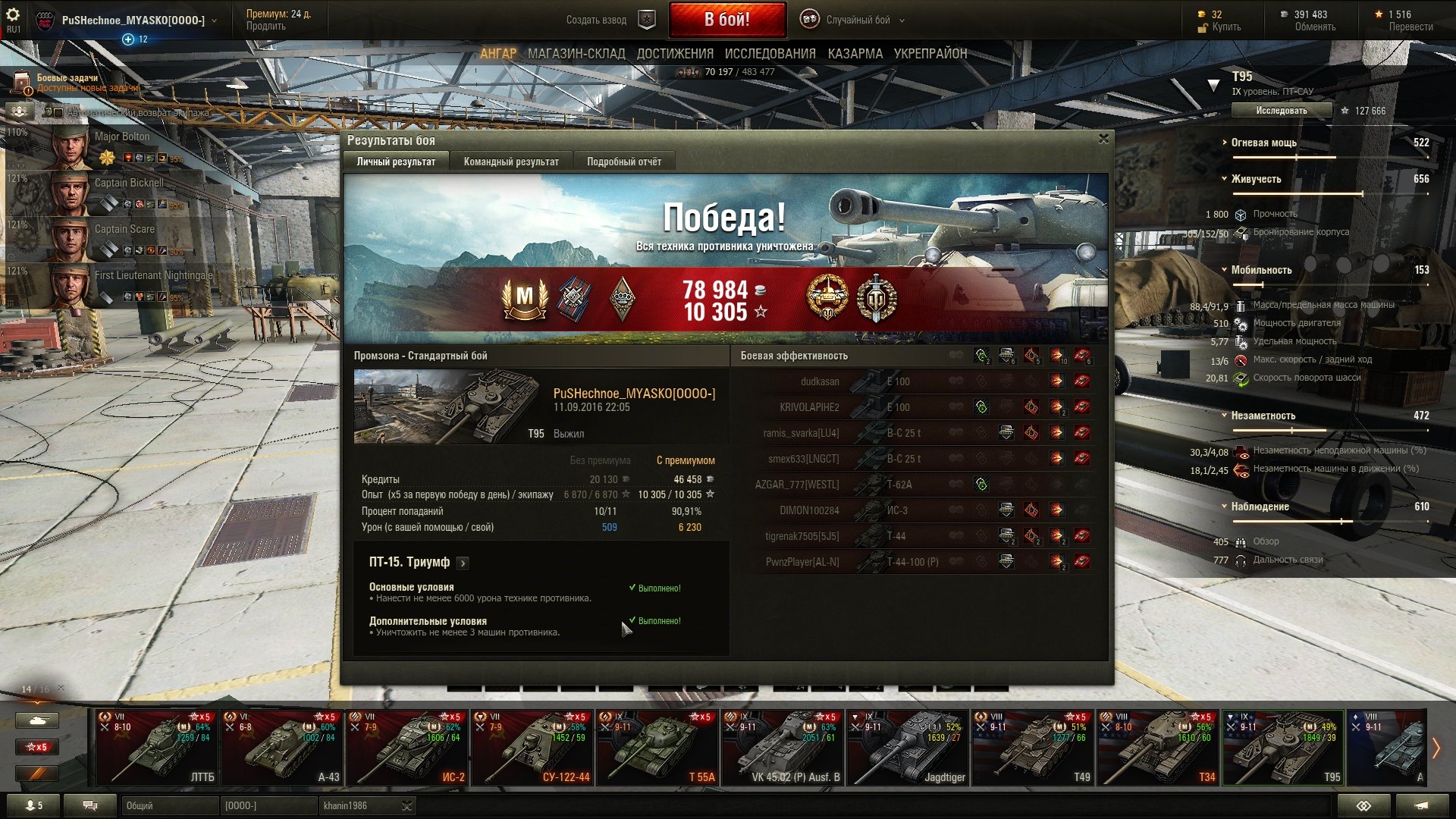Viewport: 1456px width, 819px height.
Task: Click the Исследовать button for T95
Action: tap(1281, 111)
